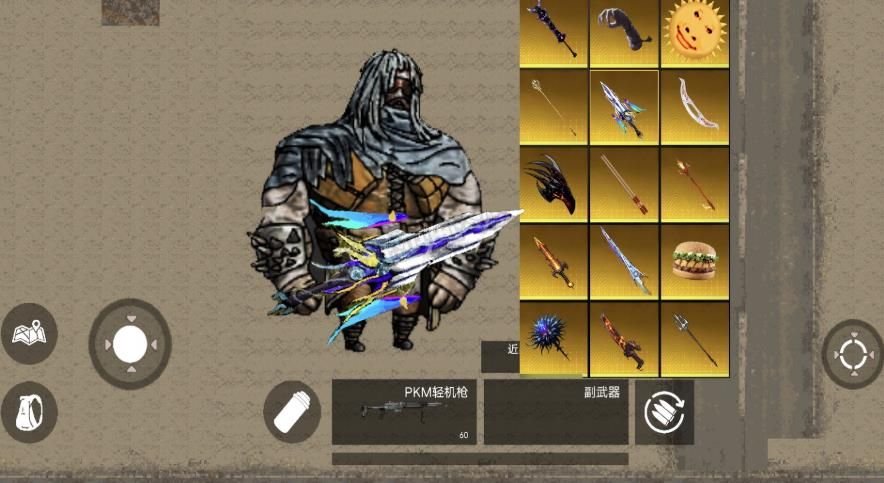
Task: Pick the hamburger item
Action: coord(695,261)
